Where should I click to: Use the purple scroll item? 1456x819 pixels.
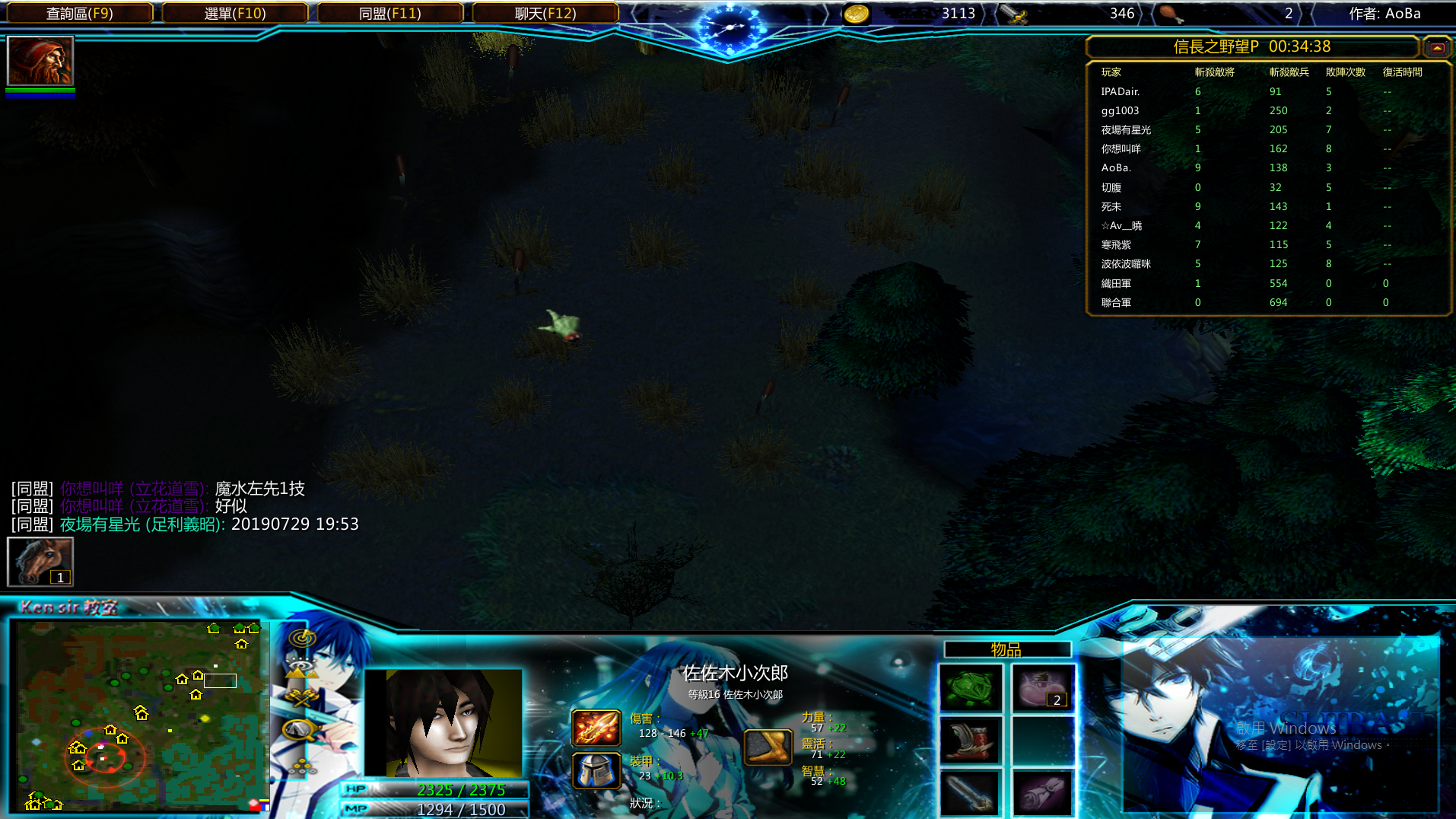pyautogui.click(x=1042, y=793)
